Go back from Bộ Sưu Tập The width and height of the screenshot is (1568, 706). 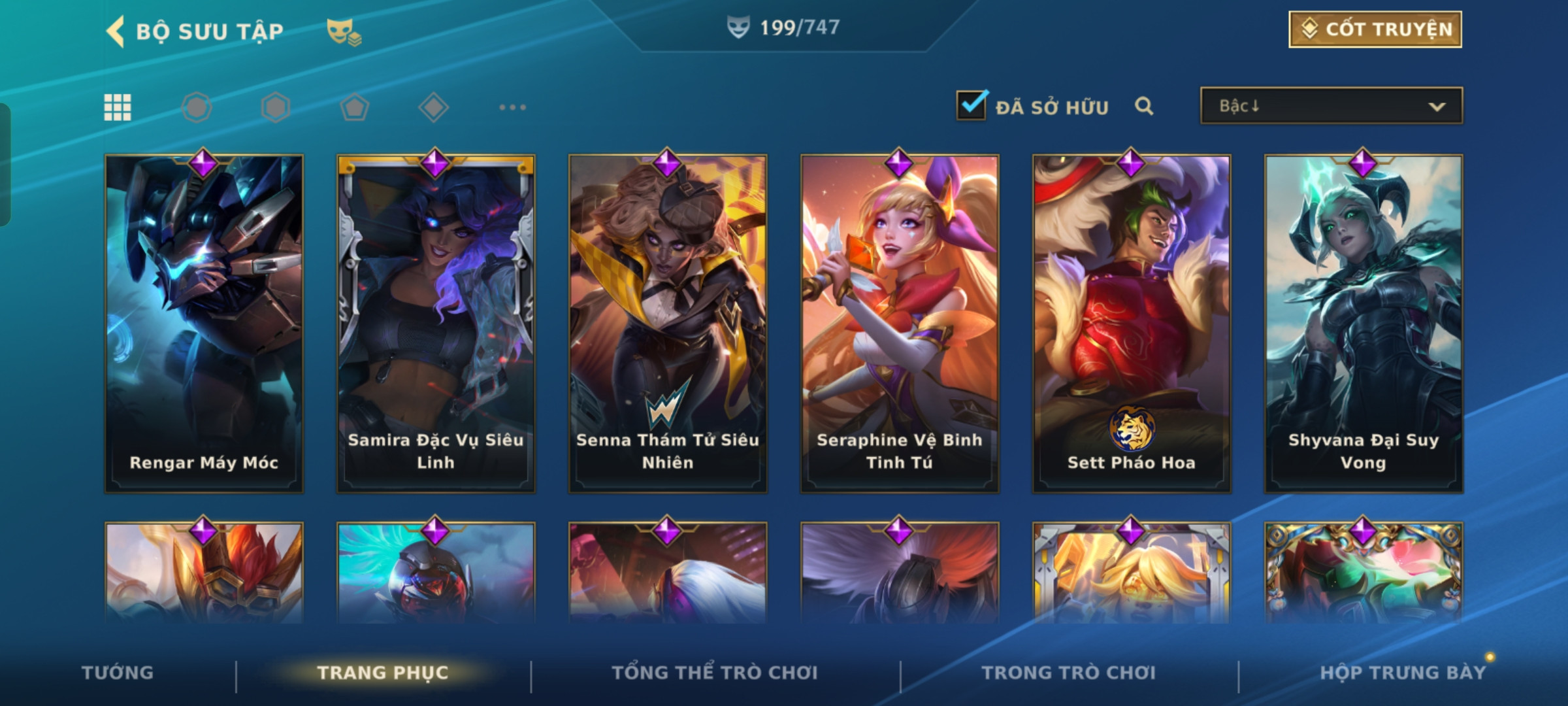[x=116, y=31]
